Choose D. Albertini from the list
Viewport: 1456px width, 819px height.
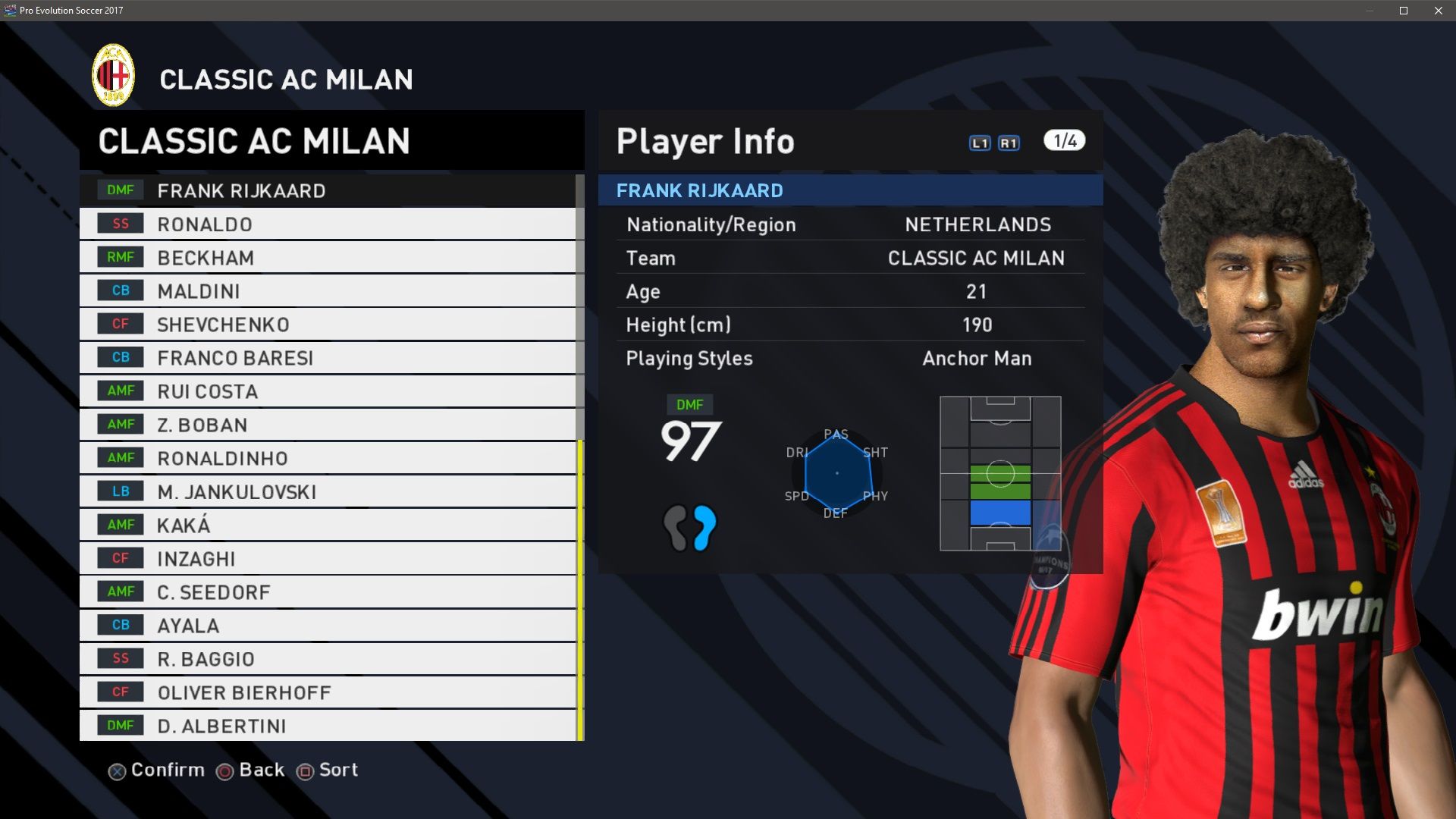(328, 726)
